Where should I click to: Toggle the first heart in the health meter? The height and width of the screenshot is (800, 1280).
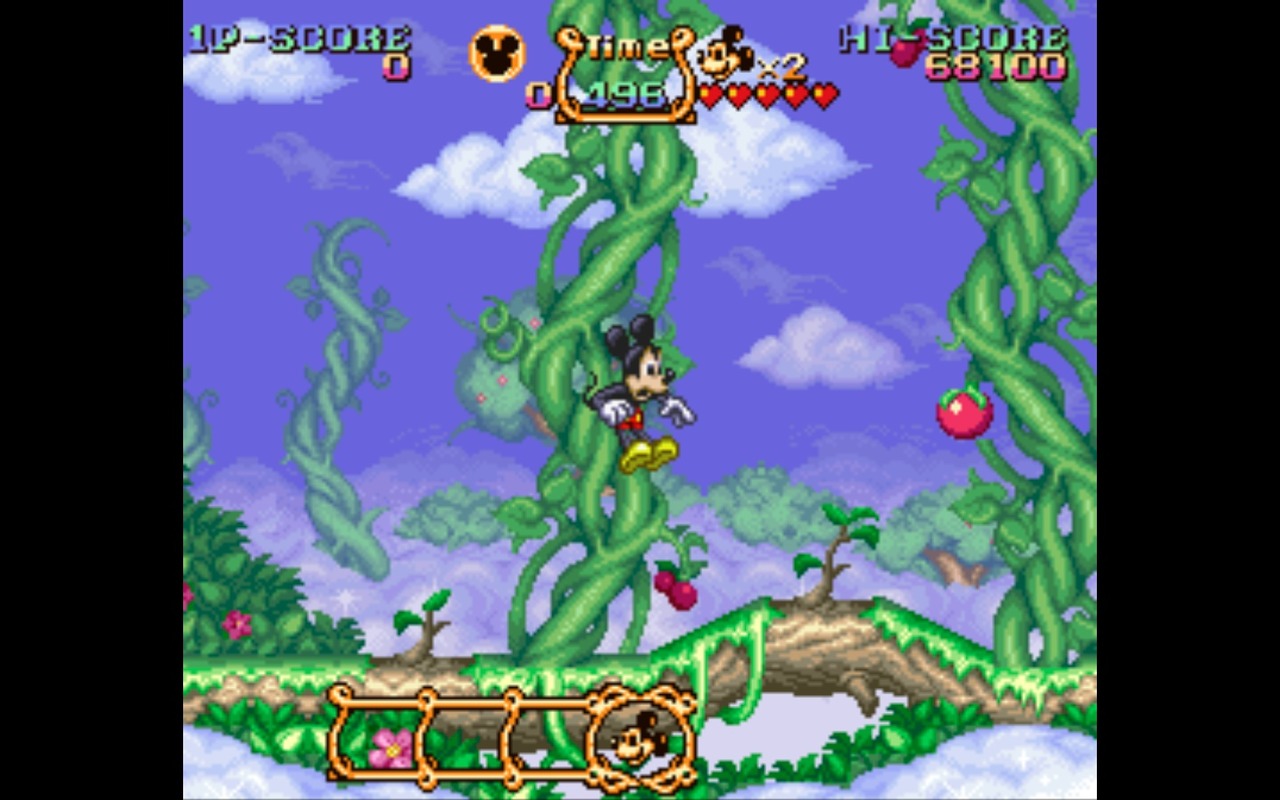coord(711,93)
